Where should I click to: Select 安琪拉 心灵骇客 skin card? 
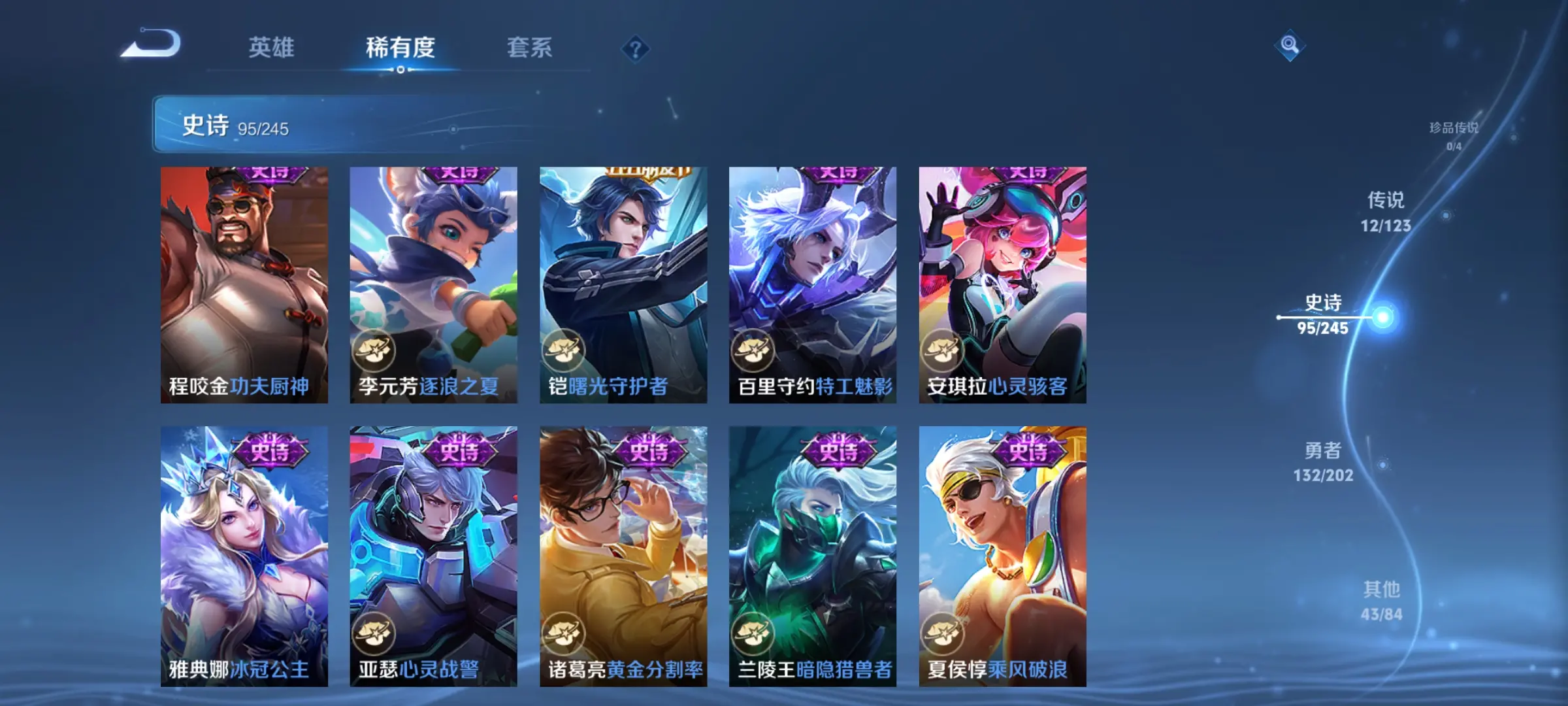1002,284
